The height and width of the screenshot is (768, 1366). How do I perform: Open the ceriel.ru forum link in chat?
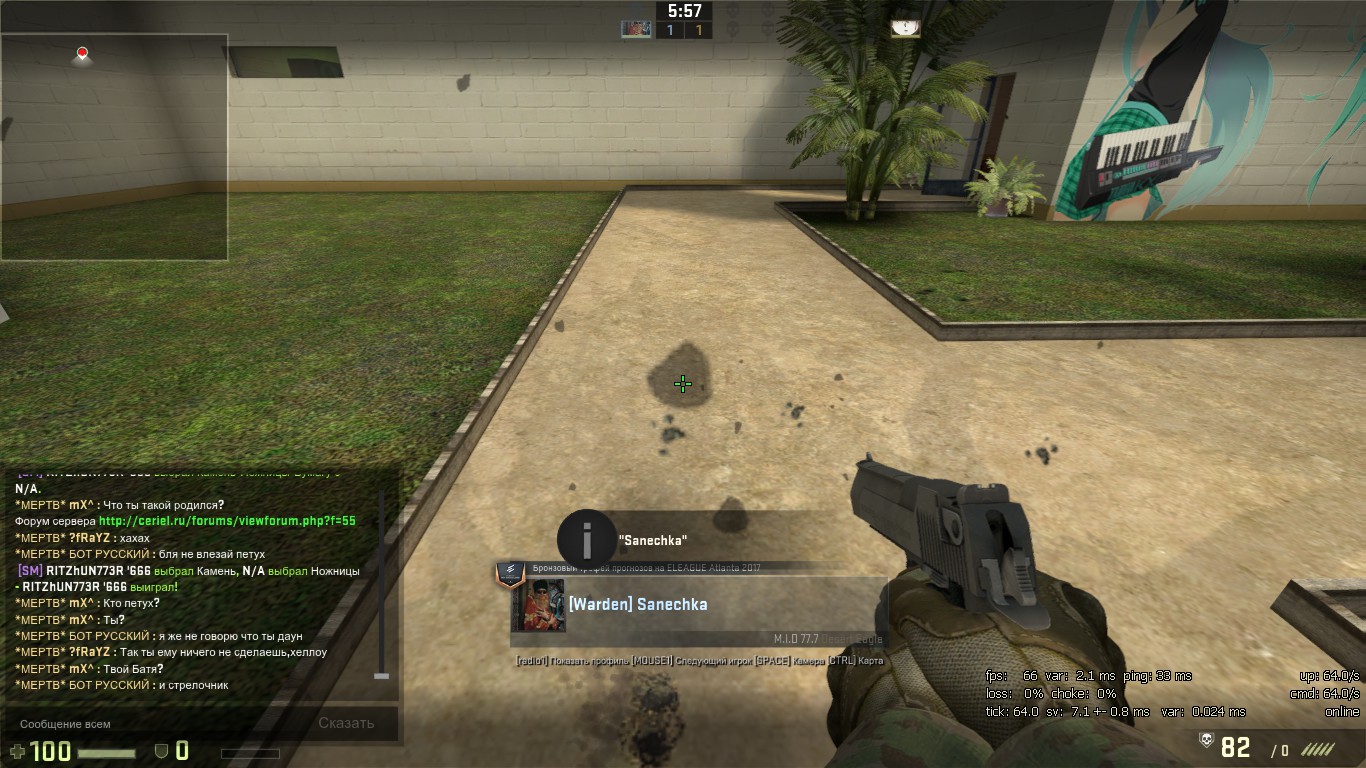pyautogui.click(x=227, y=521)
